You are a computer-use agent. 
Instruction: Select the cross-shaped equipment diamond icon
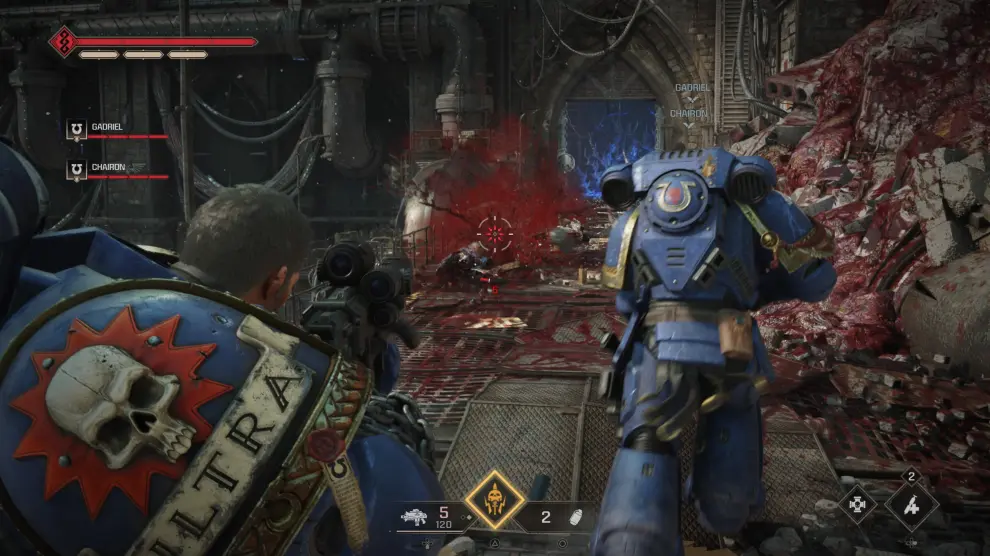857,505
